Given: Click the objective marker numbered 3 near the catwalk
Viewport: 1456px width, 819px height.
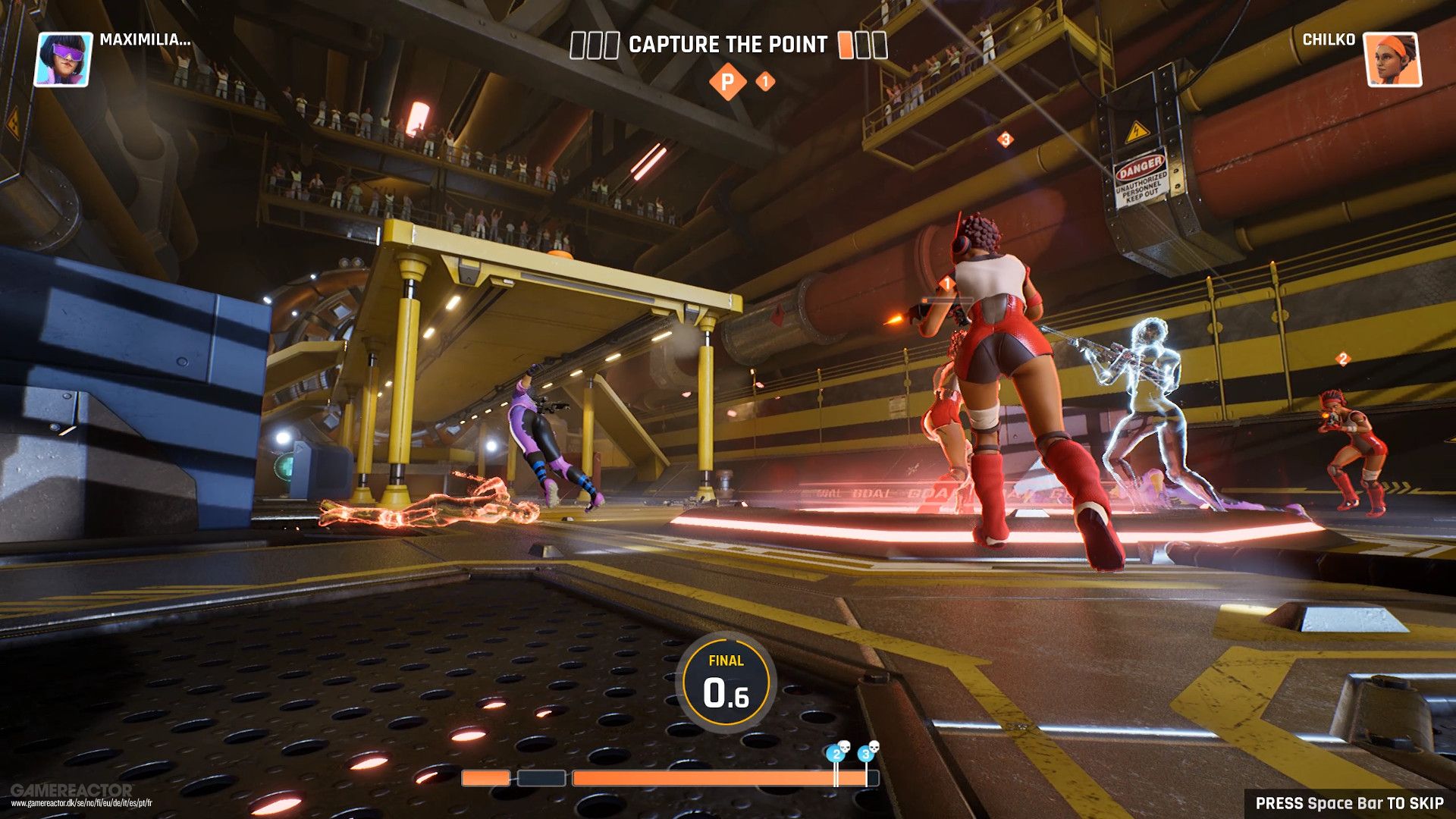Looking at the screenshot, I should [x=1006, y=139].
